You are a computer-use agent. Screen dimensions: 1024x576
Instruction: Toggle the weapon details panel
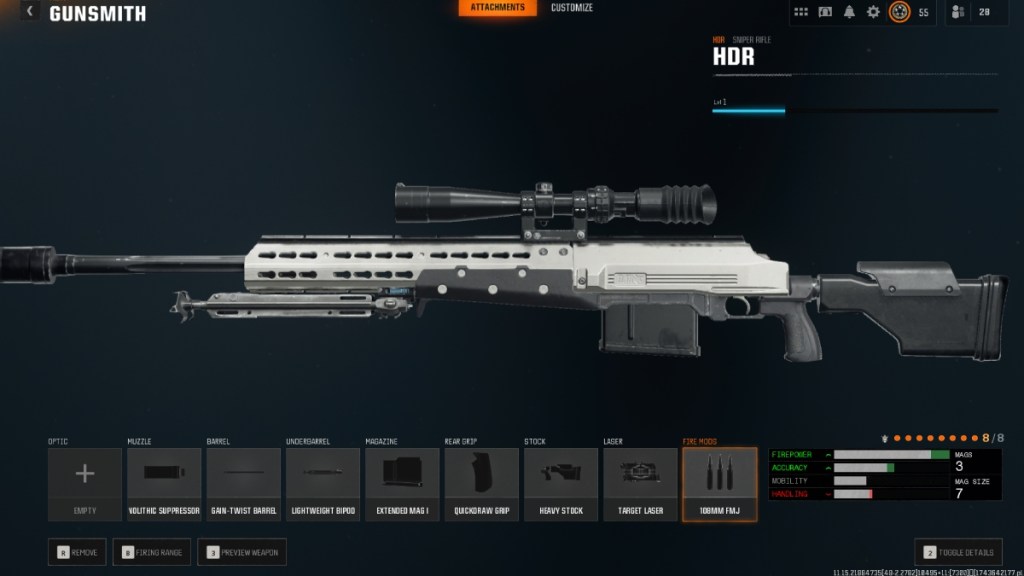(958, 551)
